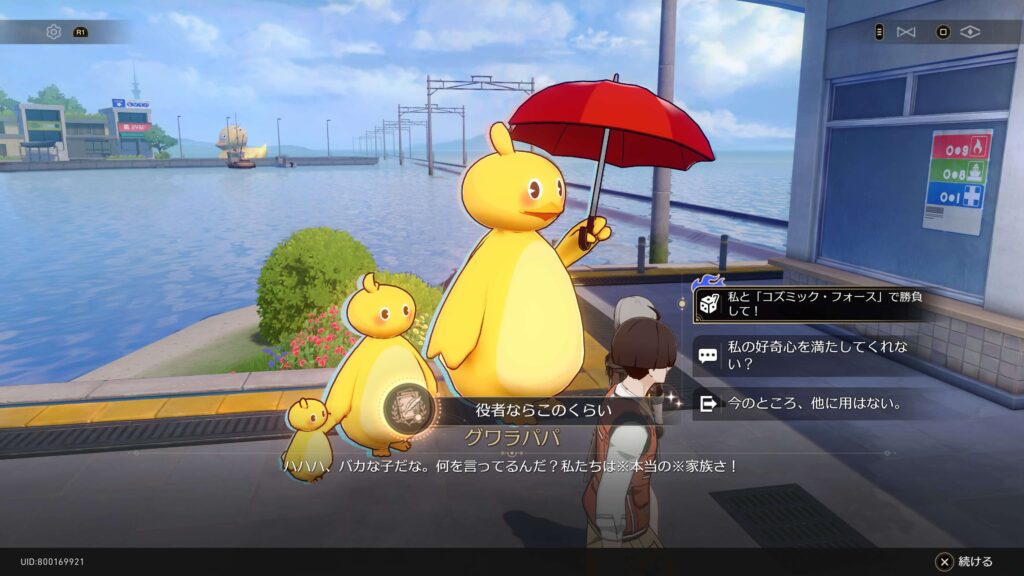Open the gear settings icon
The height and width of the screenshot is (576, 1024).
[54, 32]
